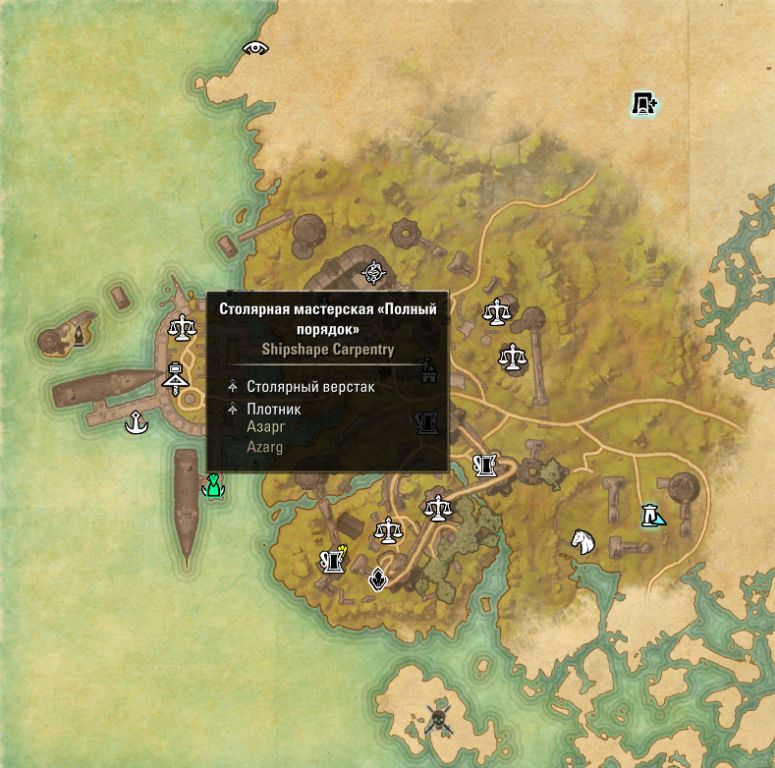Select the doorway-with-plus marker on the map
This screenshot has width=775, height=768.
point(644,102)
